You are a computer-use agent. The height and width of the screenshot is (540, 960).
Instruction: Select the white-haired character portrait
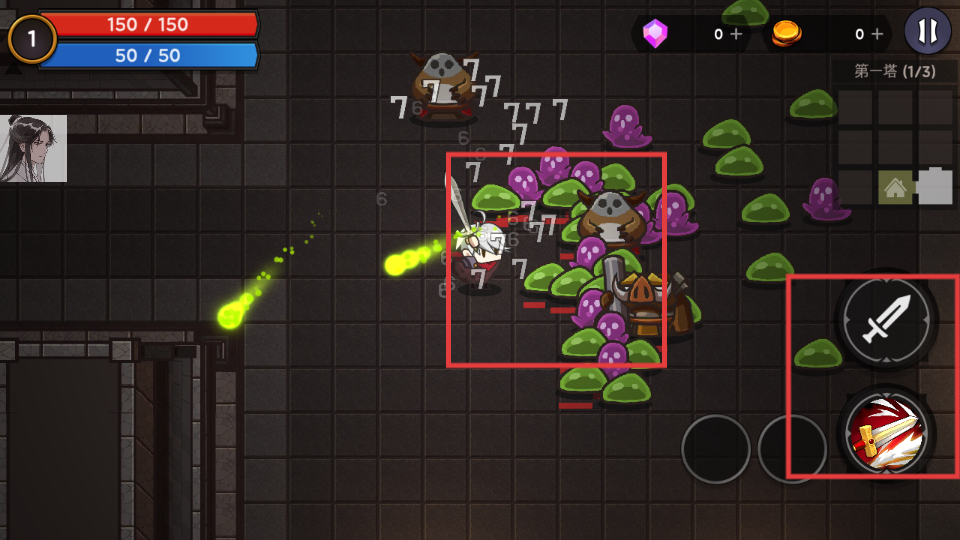tap(34, 148)
